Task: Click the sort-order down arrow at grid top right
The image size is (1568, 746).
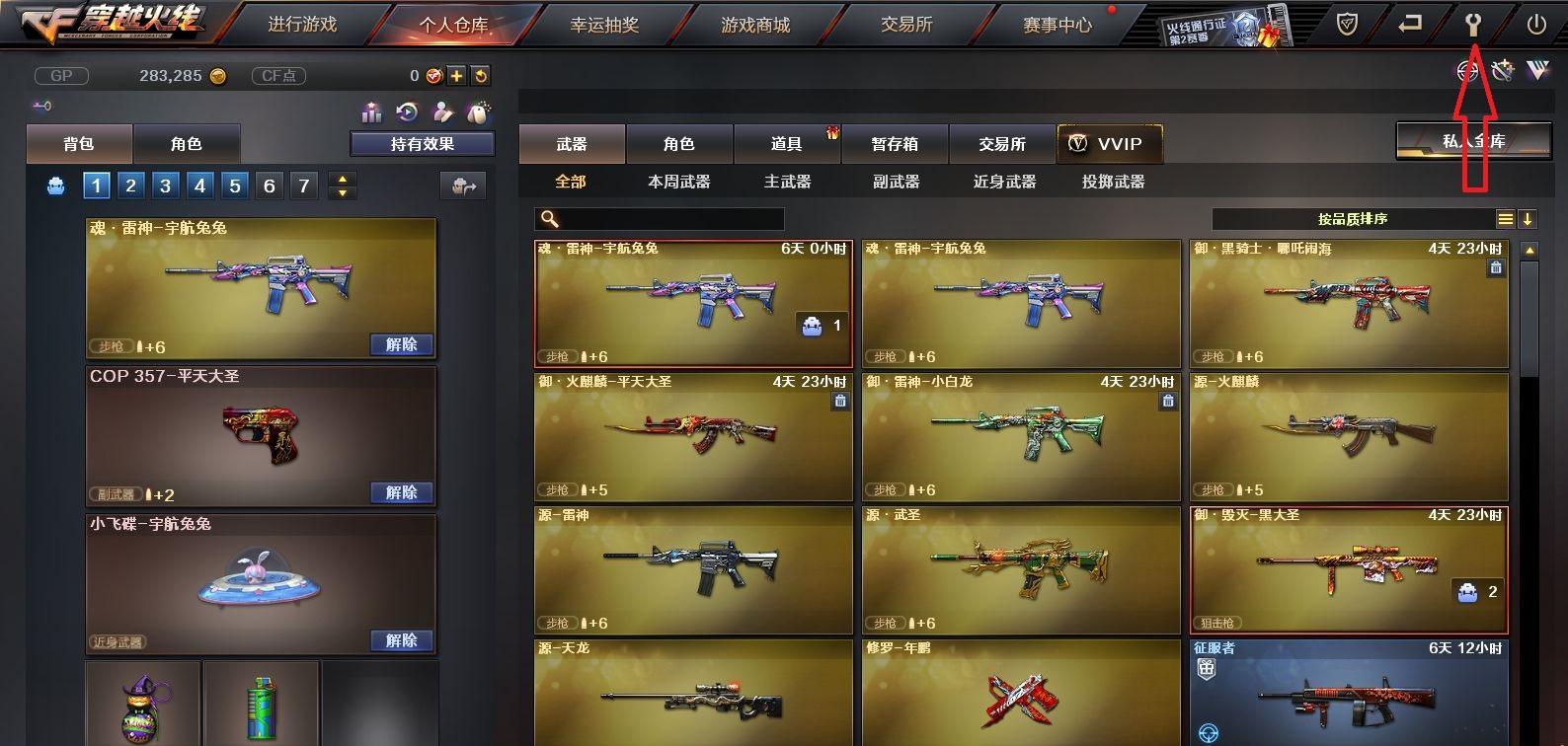Action: [x=1528, y=218]
